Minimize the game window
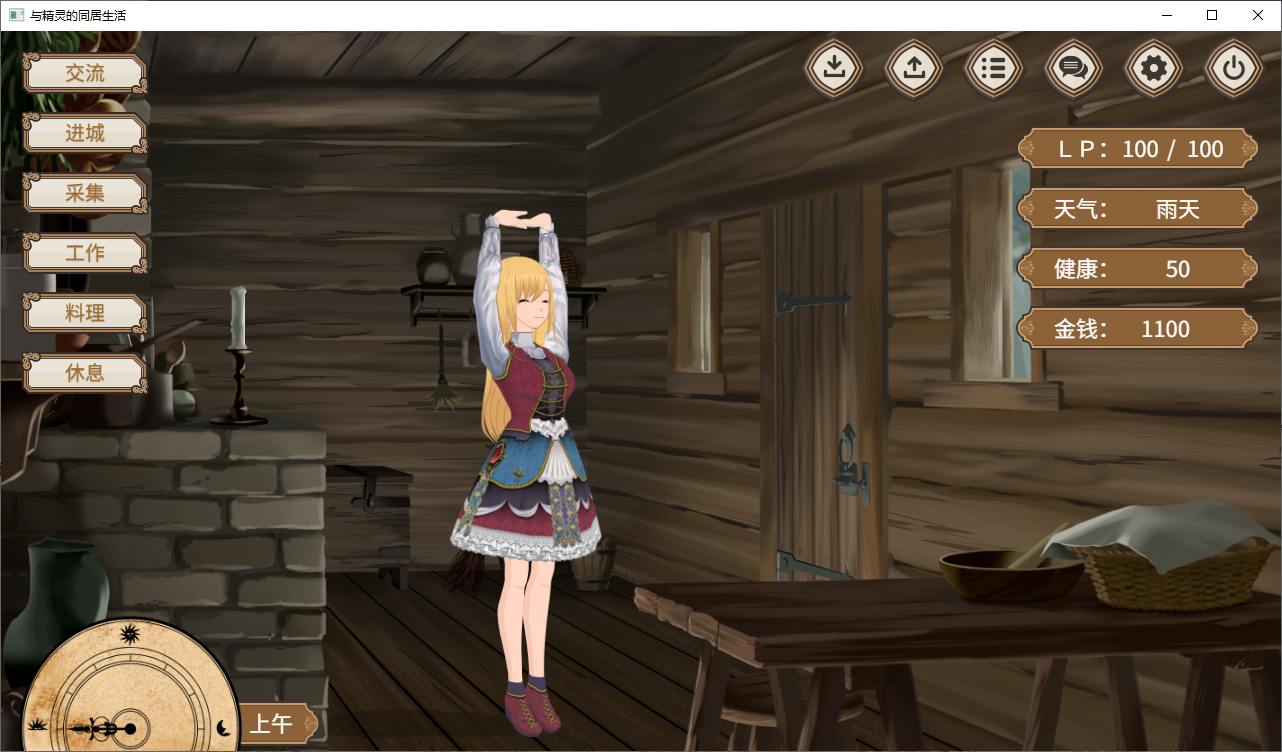The width and height of the screenshot is (1282, 752). tap(1166, 15)
